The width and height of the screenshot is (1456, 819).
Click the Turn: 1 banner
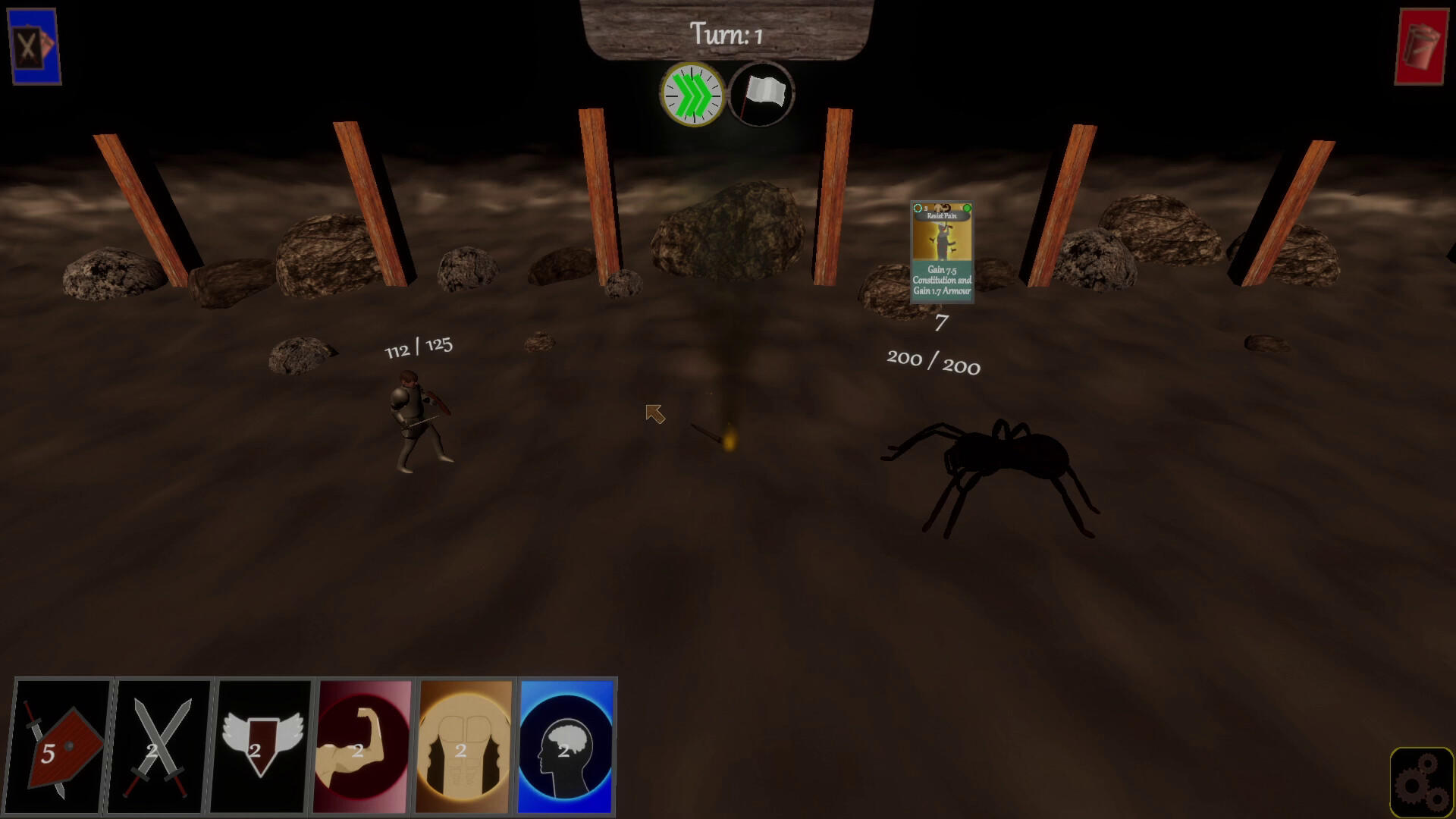[726, 33]
